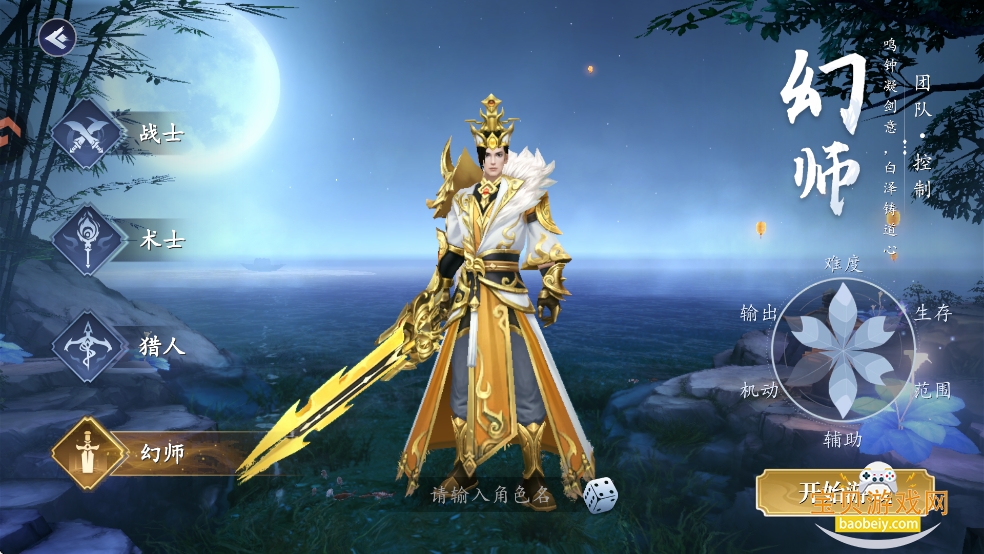984x554 pixels.
Task: Go back using the arrow button
Action: (57, 37)
